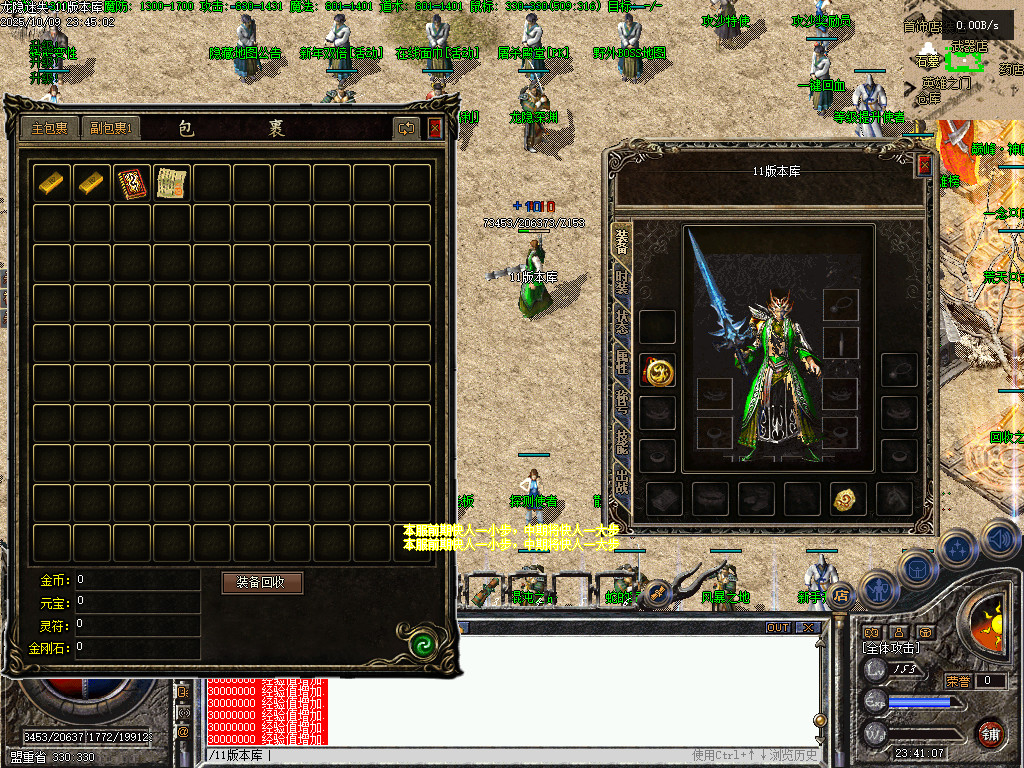Select the red dragon skill book
Image resolution: width=1024 pixels, height=768 pixels.
coord(131,182)
